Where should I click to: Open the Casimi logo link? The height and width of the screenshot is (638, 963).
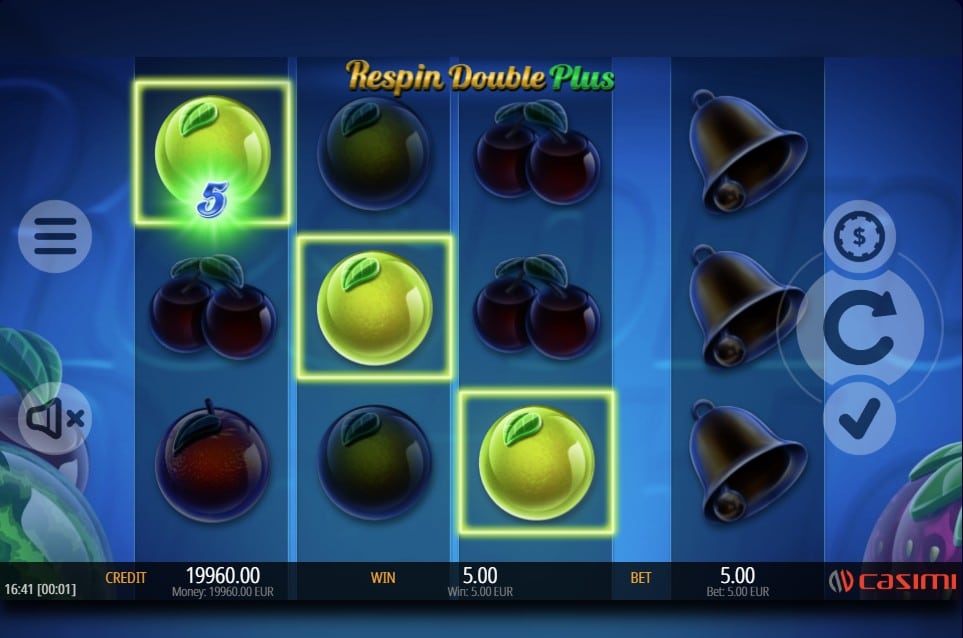click(892, 581)
